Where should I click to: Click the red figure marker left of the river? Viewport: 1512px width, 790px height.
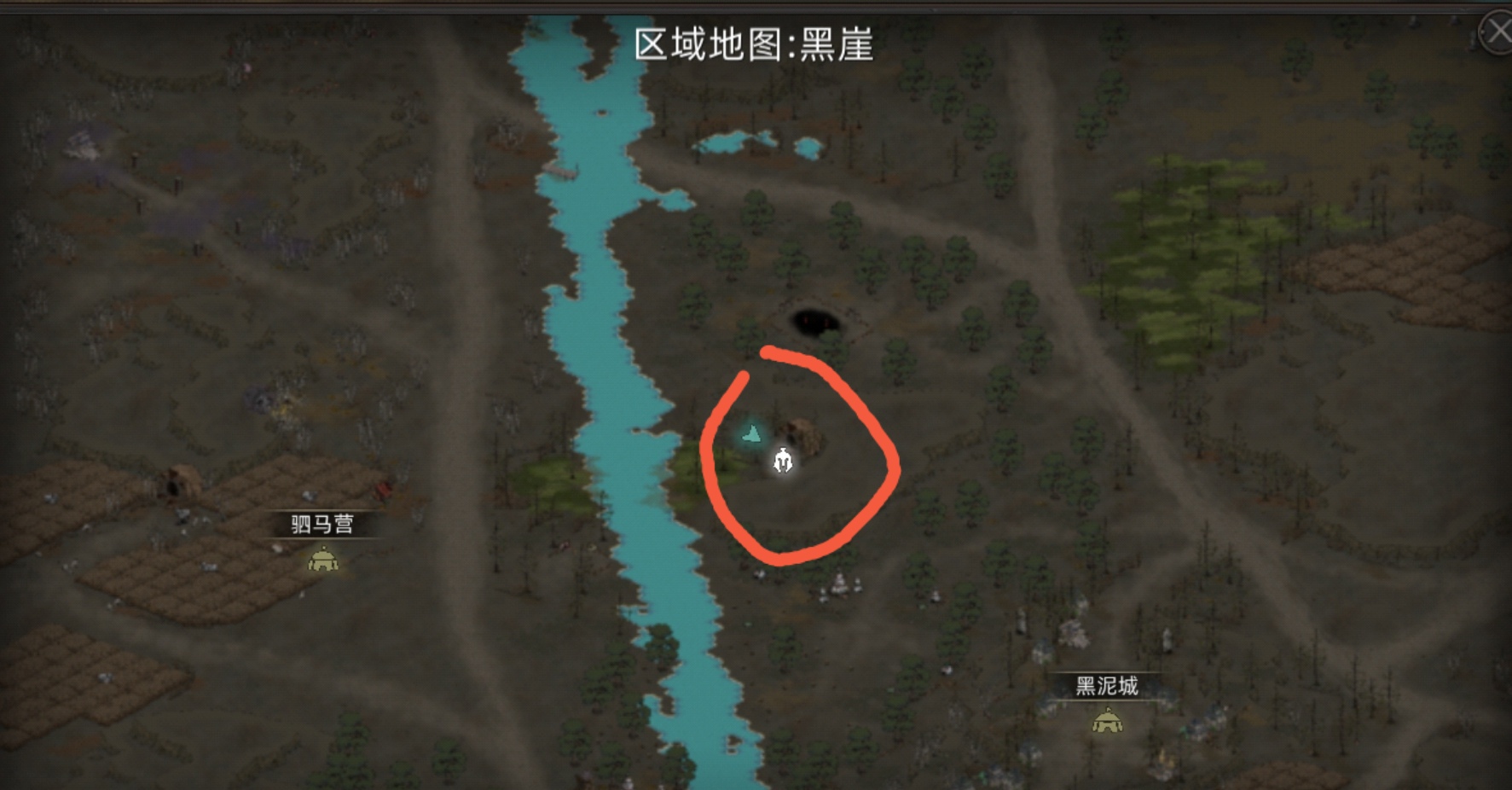(x=385, y=491)
